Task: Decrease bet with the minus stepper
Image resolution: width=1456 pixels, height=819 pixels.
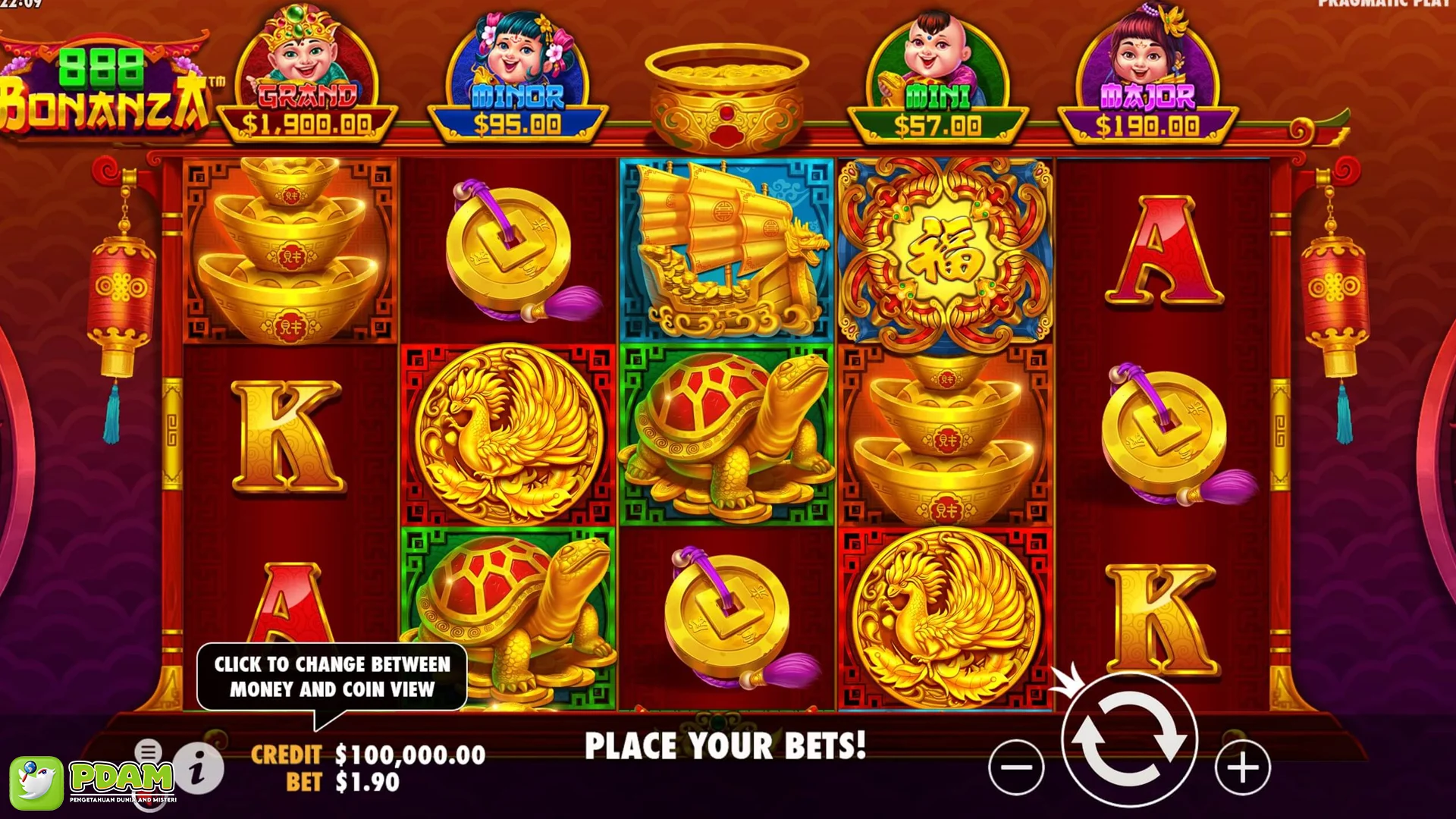Action: [1017, 767]
